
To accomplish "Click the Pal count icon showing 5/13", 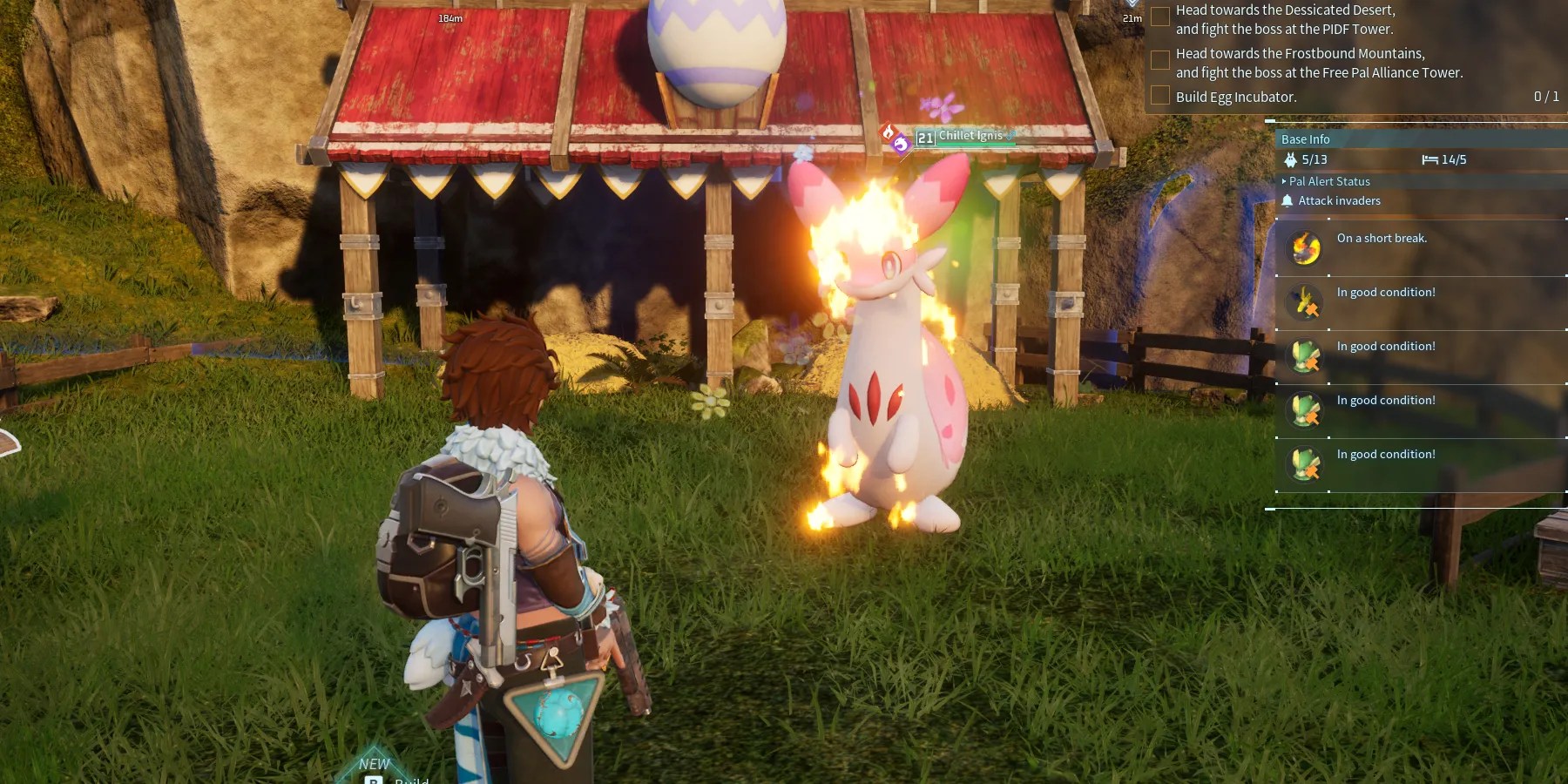I will pos(1289,159).
